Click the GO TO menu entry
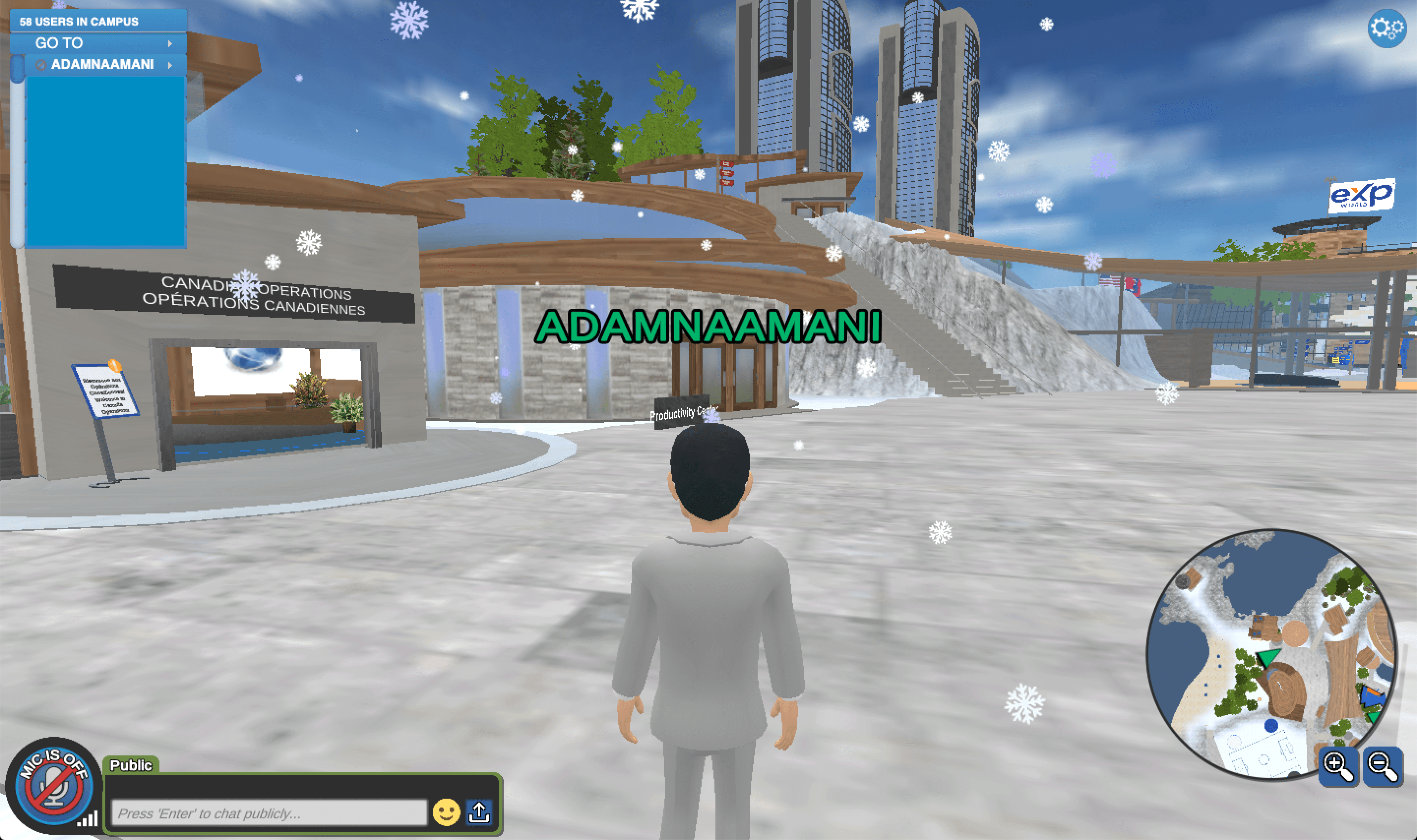 pyautogui.click(x=60, y=43)
